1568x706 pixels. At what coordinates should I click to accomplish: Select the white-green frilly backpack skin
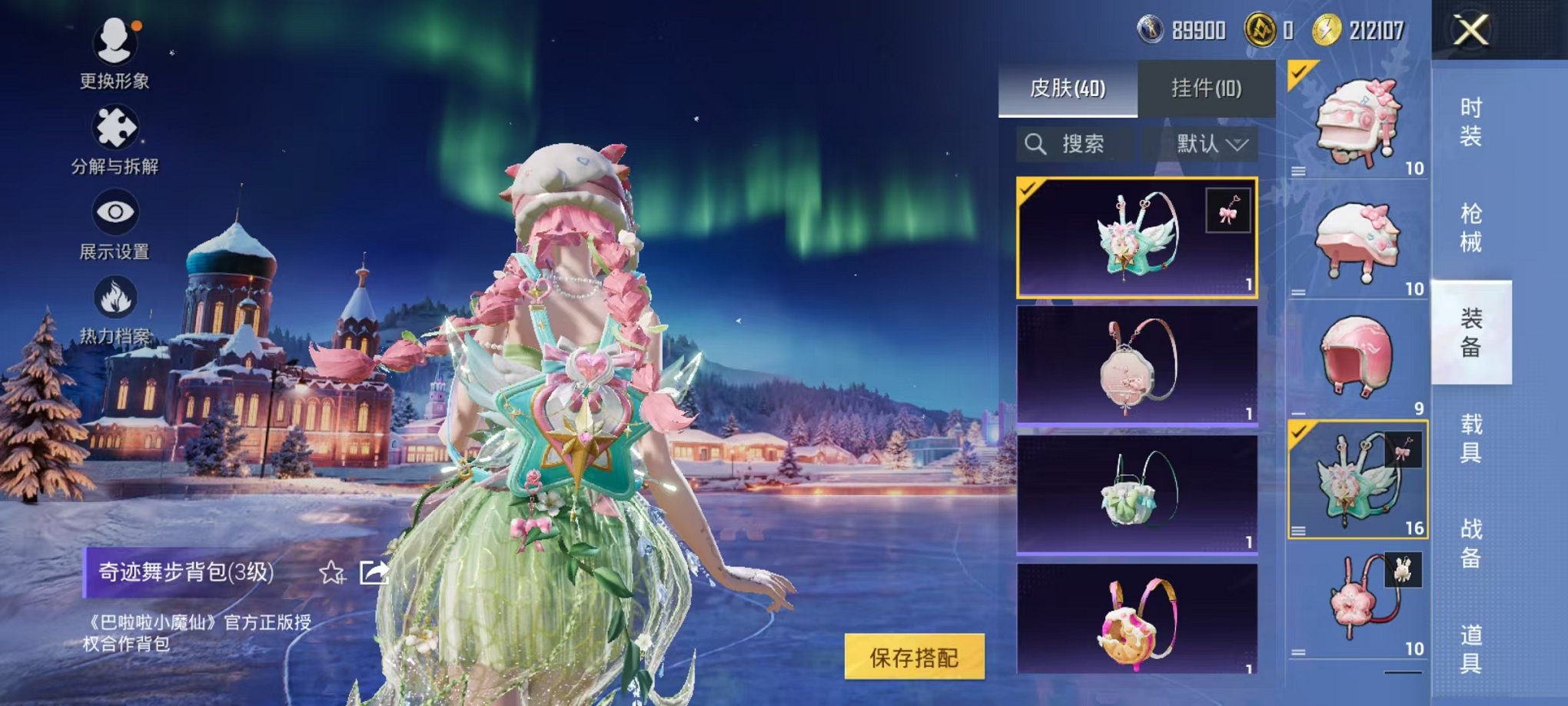click(1137, 494)
